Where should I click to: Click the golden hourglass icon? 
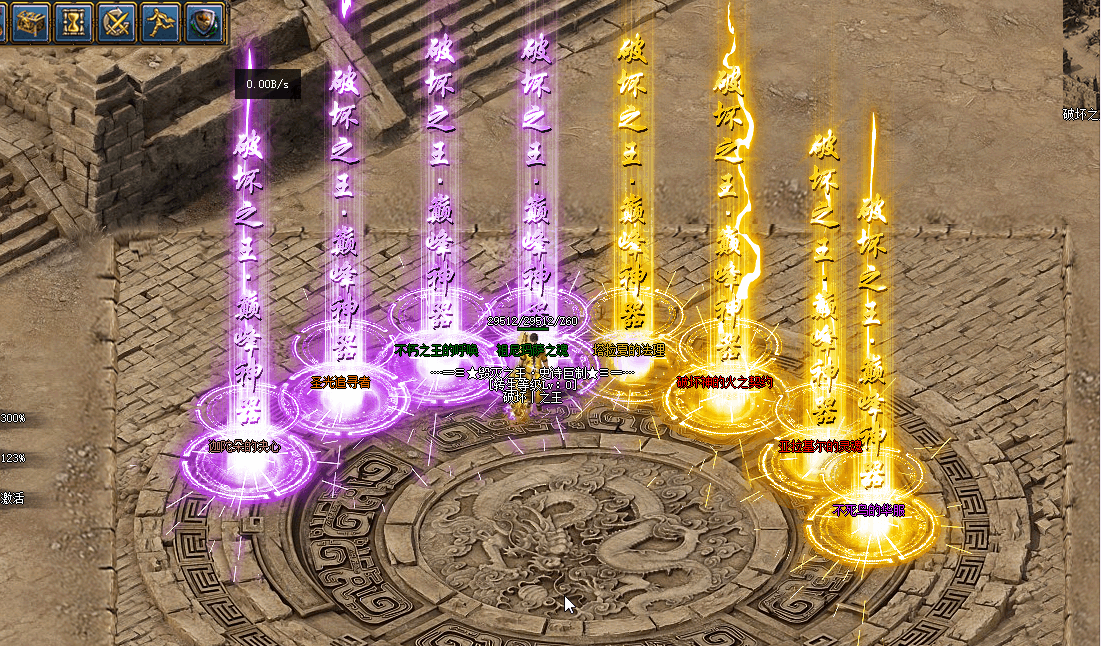(x=73, y=21)
